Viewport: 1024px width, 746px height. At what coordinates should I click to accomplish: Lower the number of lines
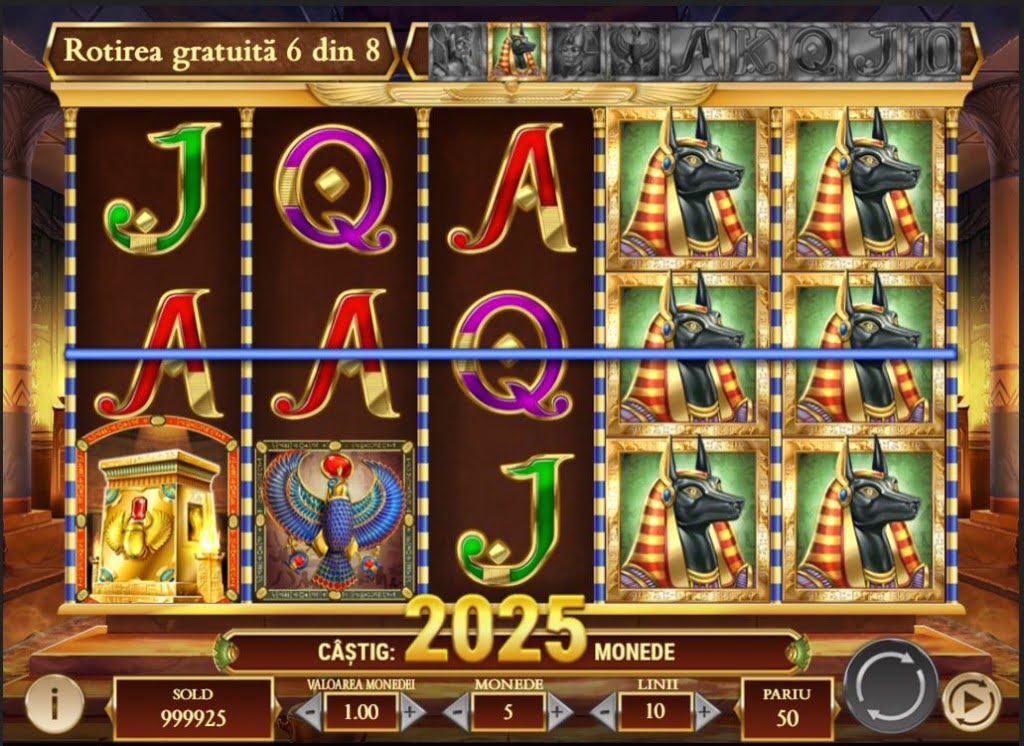coord(604,712)
